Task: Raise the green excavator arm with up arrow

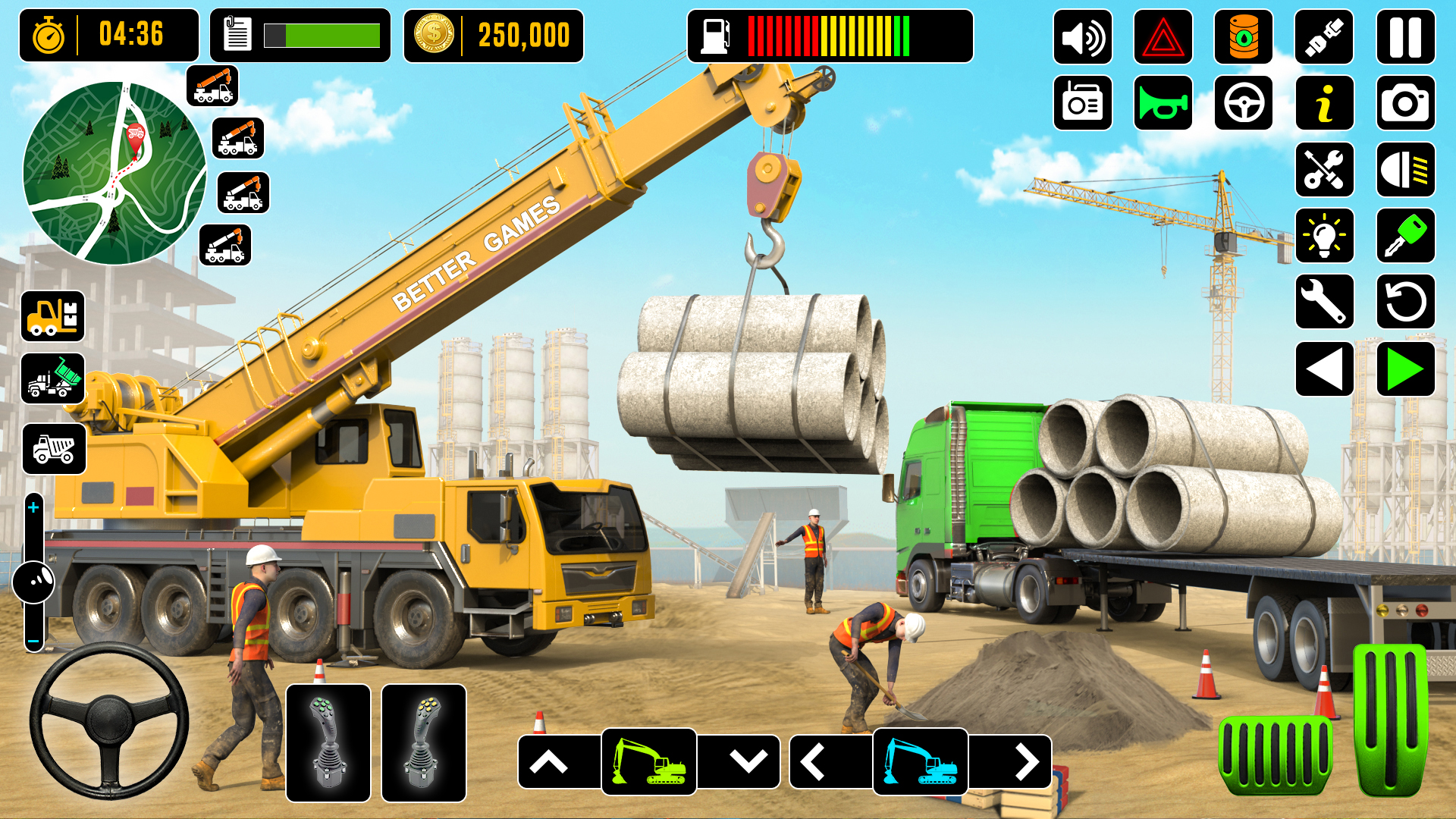Action: (549, 762)
